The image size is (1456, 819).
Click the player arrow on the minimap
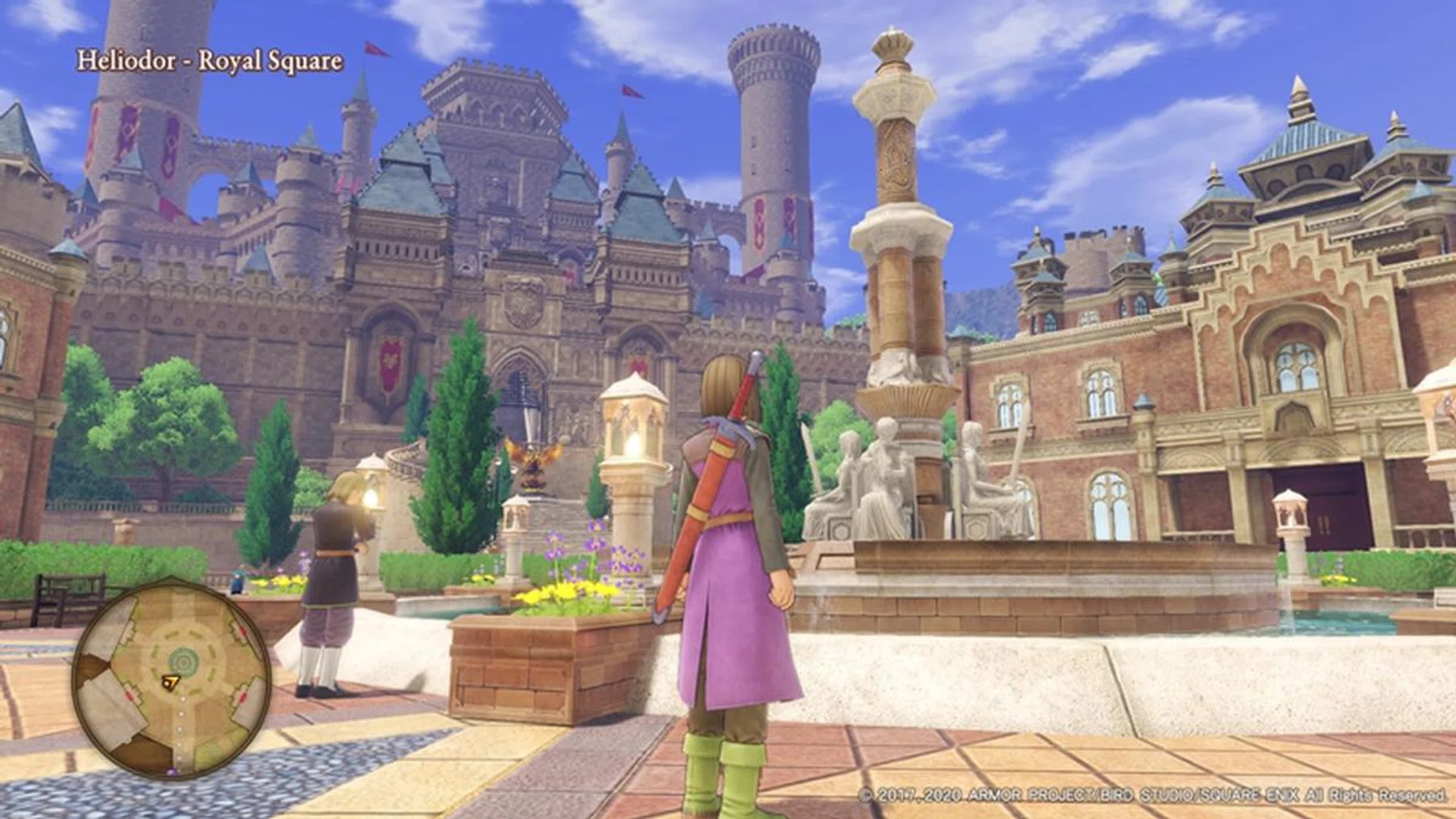170,681
